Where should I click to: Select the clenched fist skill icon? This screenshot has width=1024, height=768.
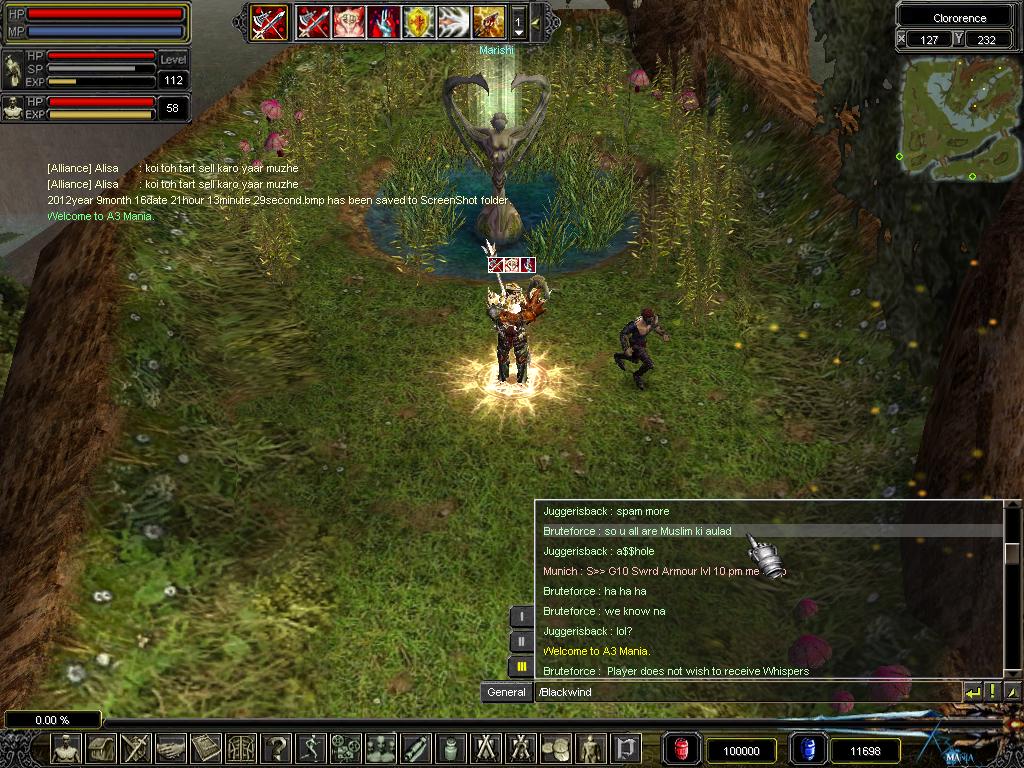coord(348,21)
